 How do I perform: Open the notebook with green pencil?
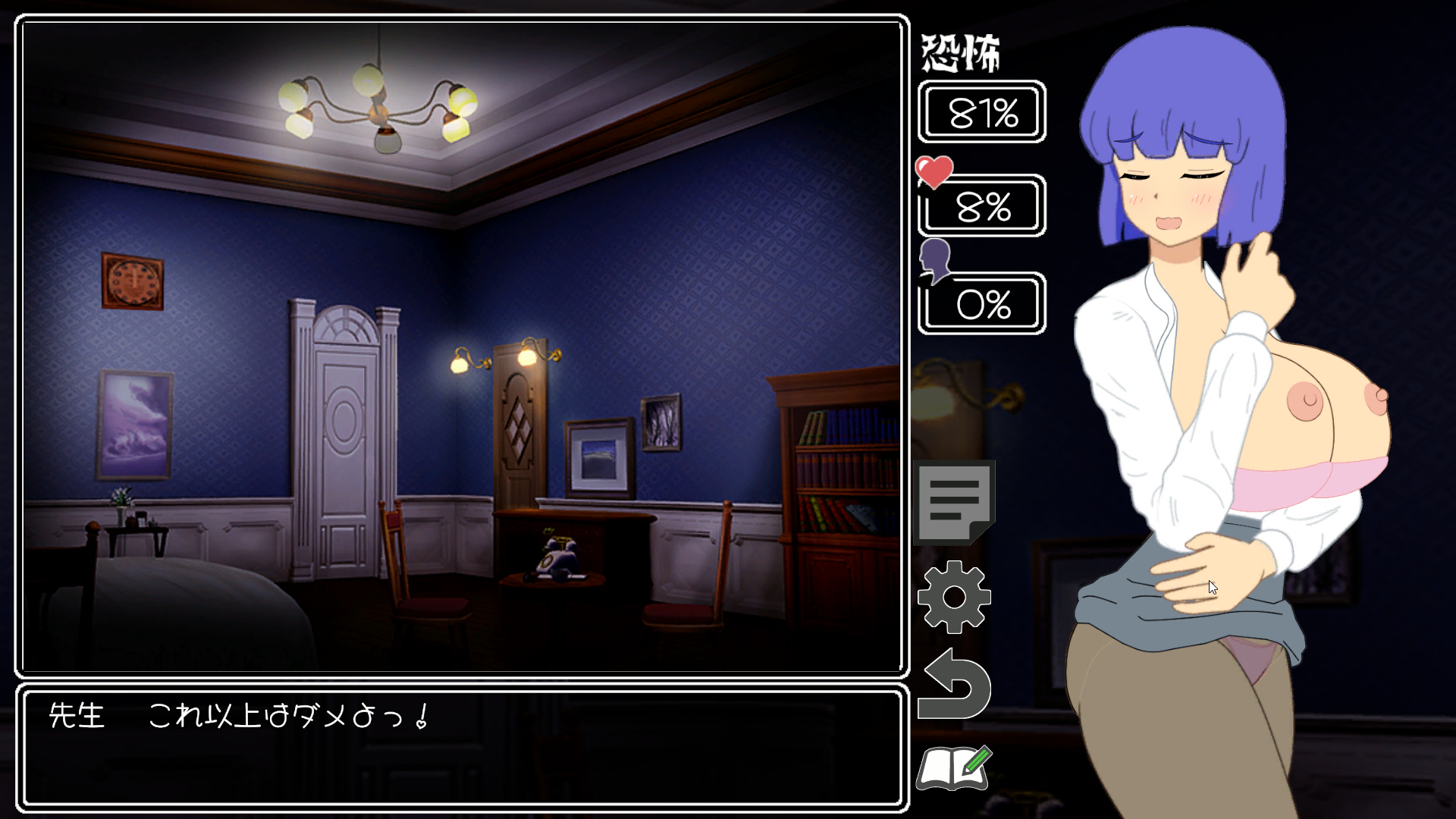pyautogui.click(x=954, y=768)
